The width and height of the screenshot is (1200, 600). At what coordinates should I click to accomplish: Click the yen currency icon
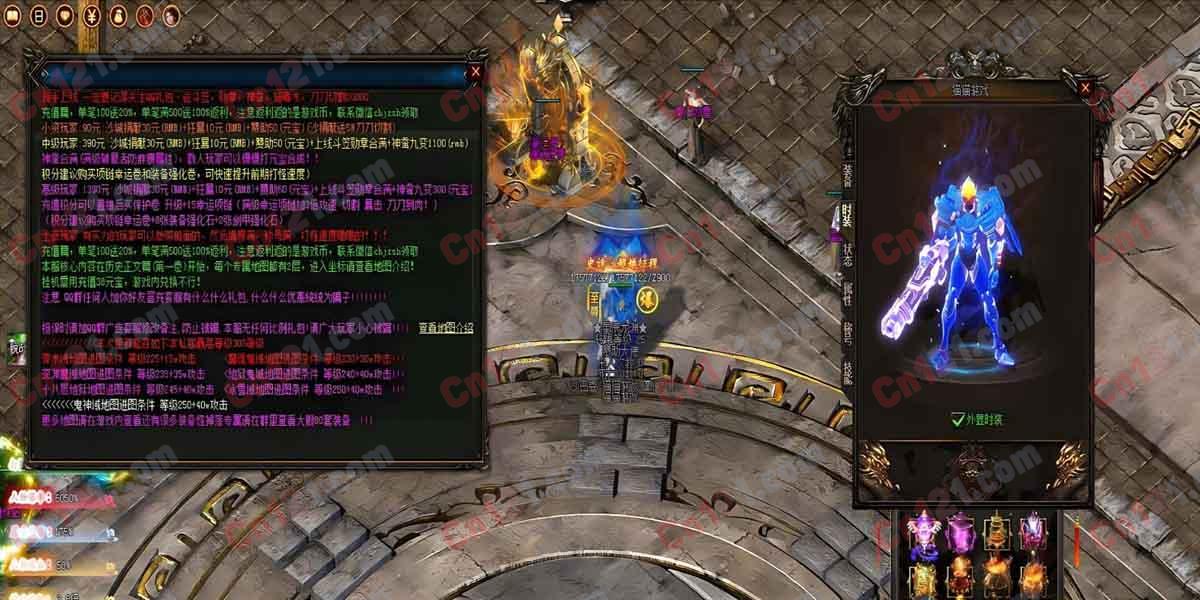pos(91,15)
